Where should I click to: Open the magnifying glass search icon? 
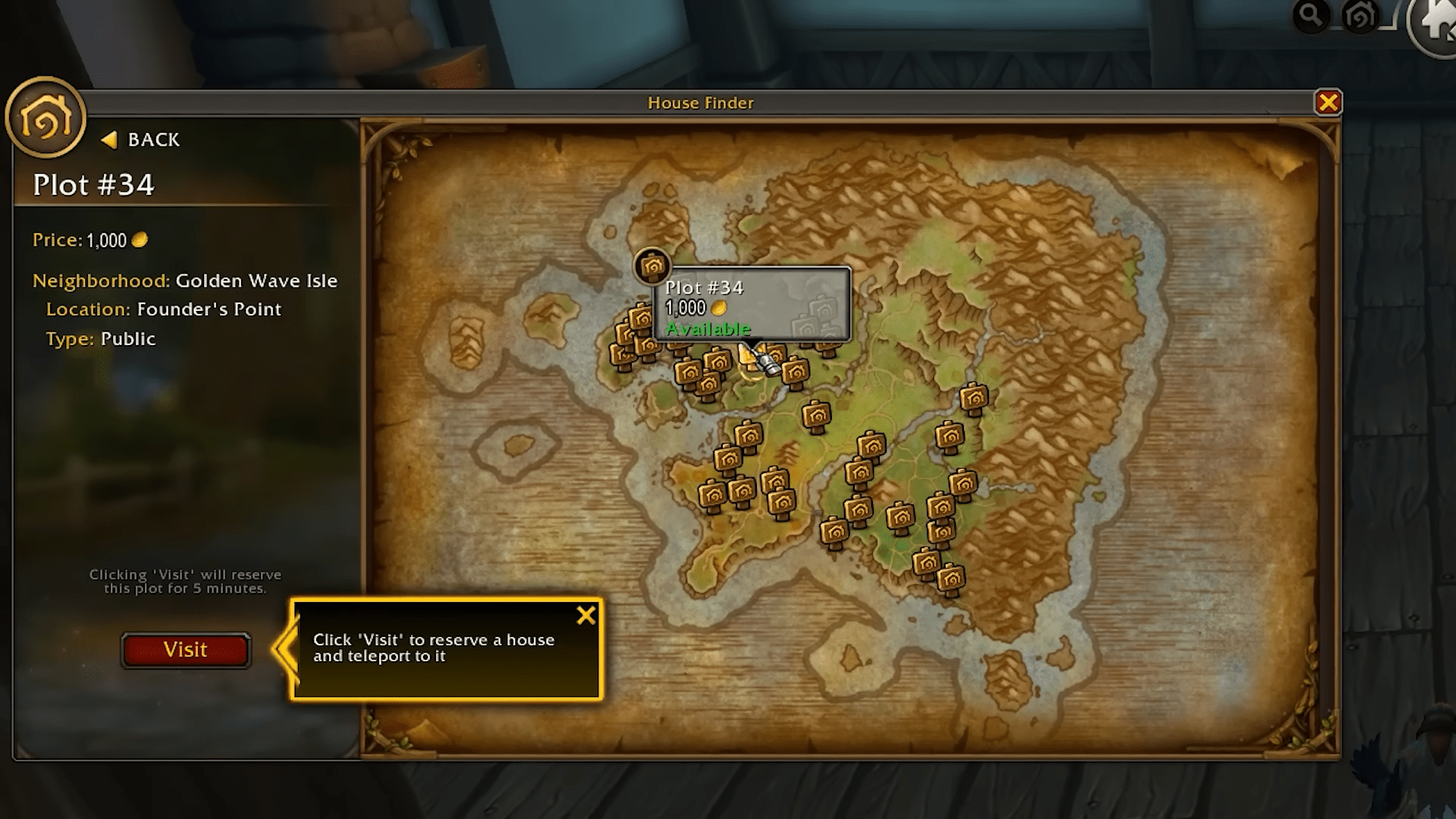pos(1310,15)
